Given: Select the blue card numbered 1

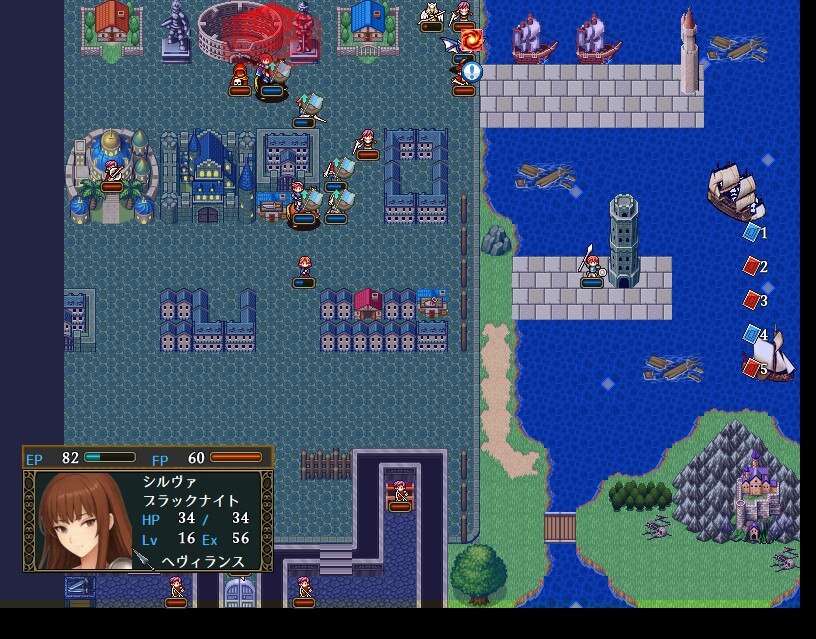Looking at the screenshot, I should point(753,232).
